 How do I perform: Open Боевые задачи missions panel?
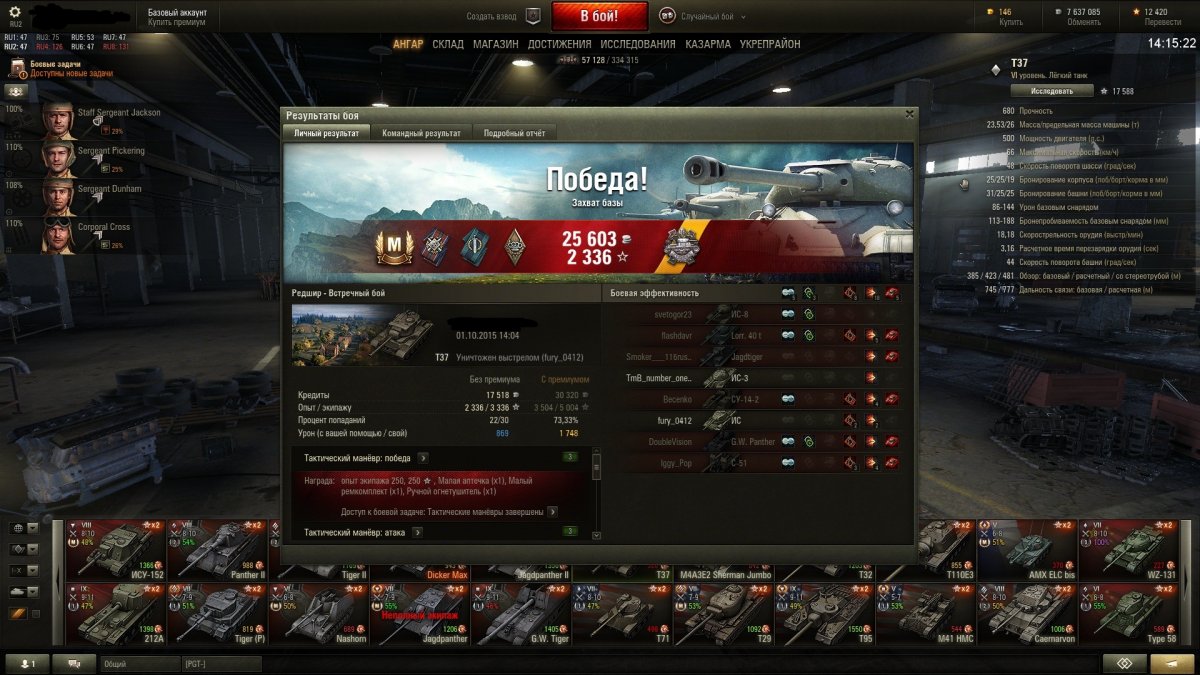pyautogui.click(x=55, y=68)
